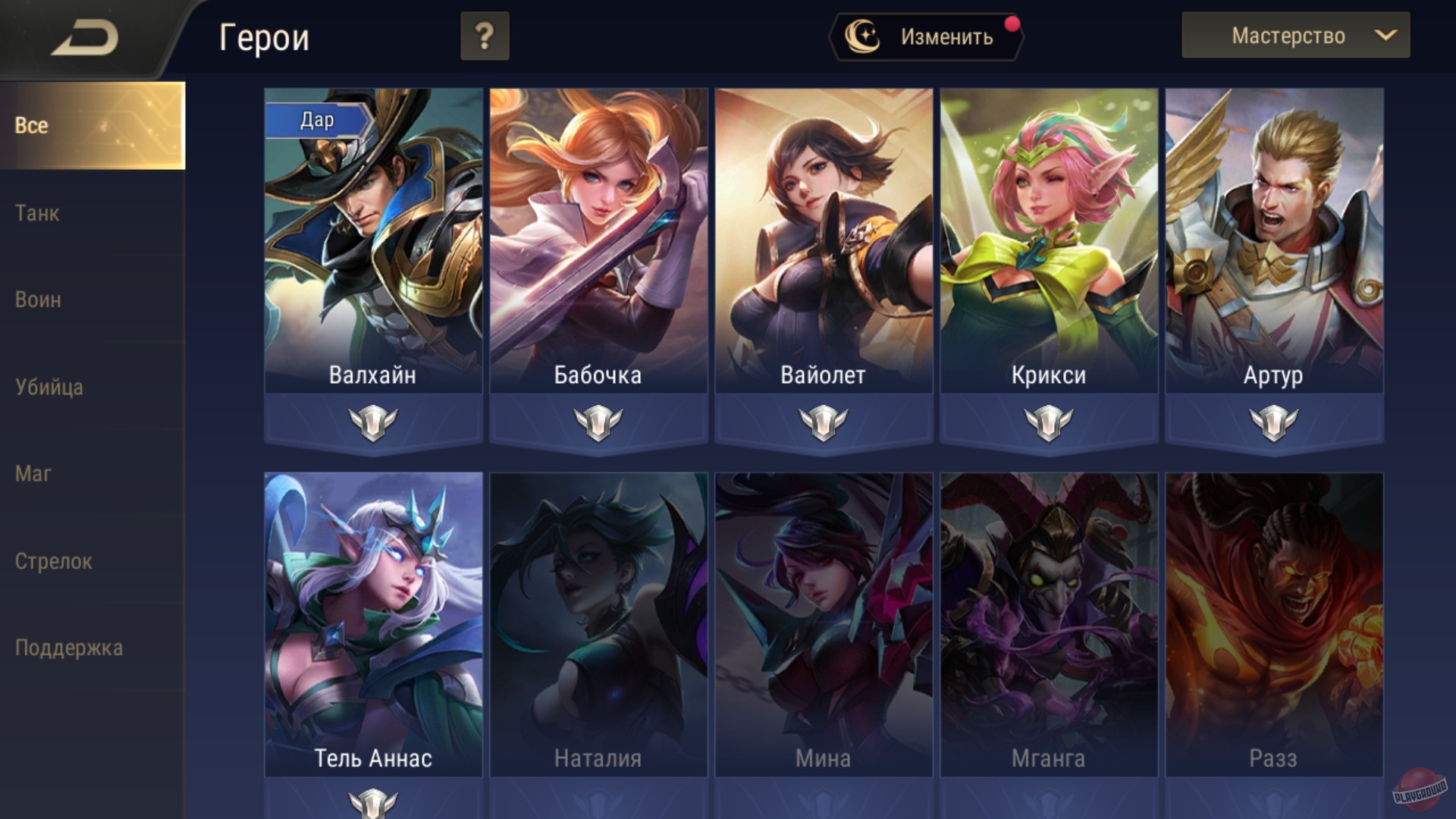Switch to the Убийца category
The image size is (1456, 819).
click(x=49, y=388)
